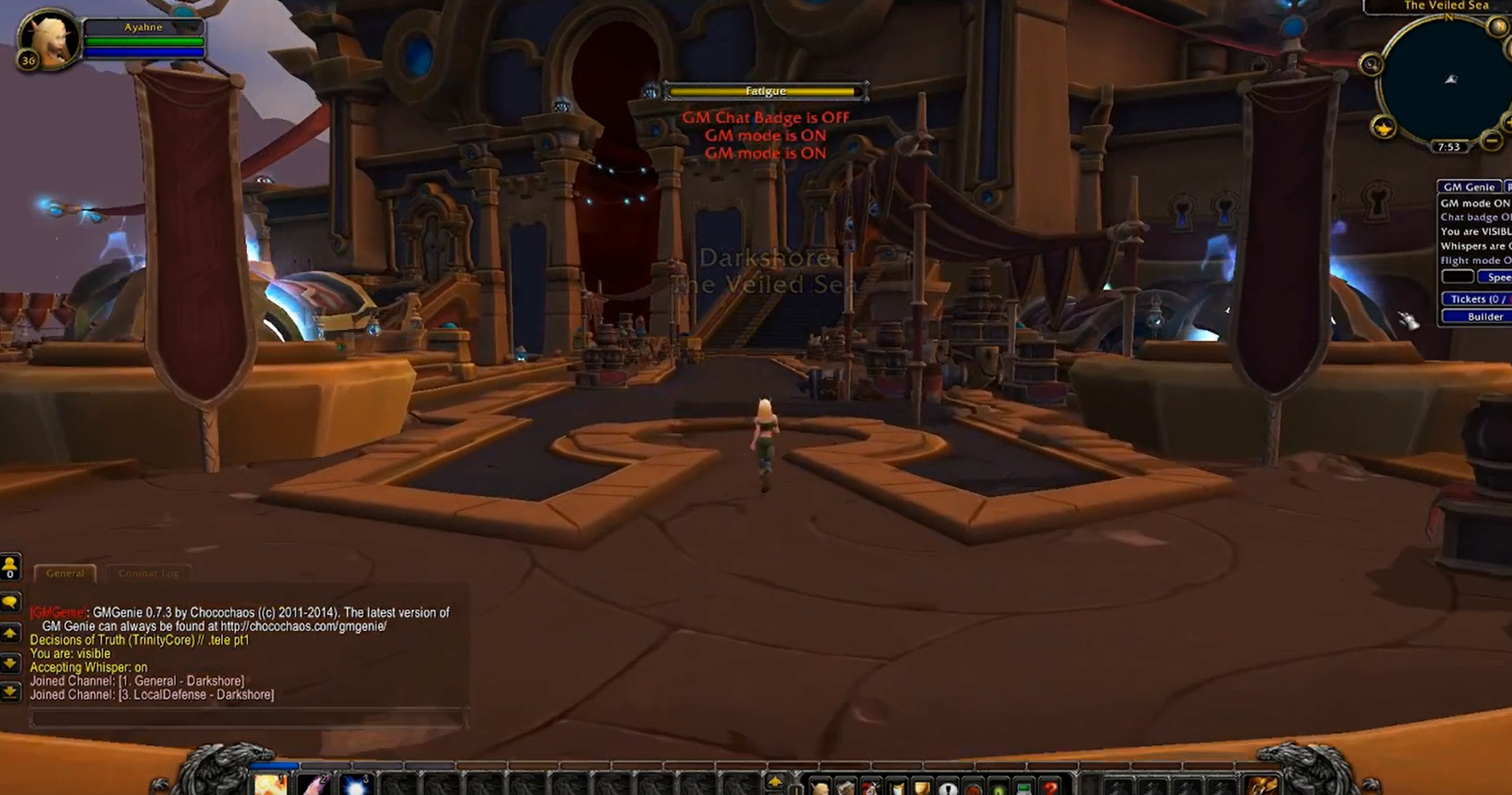Open the Tickets button in GM Genie

tap(1477, 299)
